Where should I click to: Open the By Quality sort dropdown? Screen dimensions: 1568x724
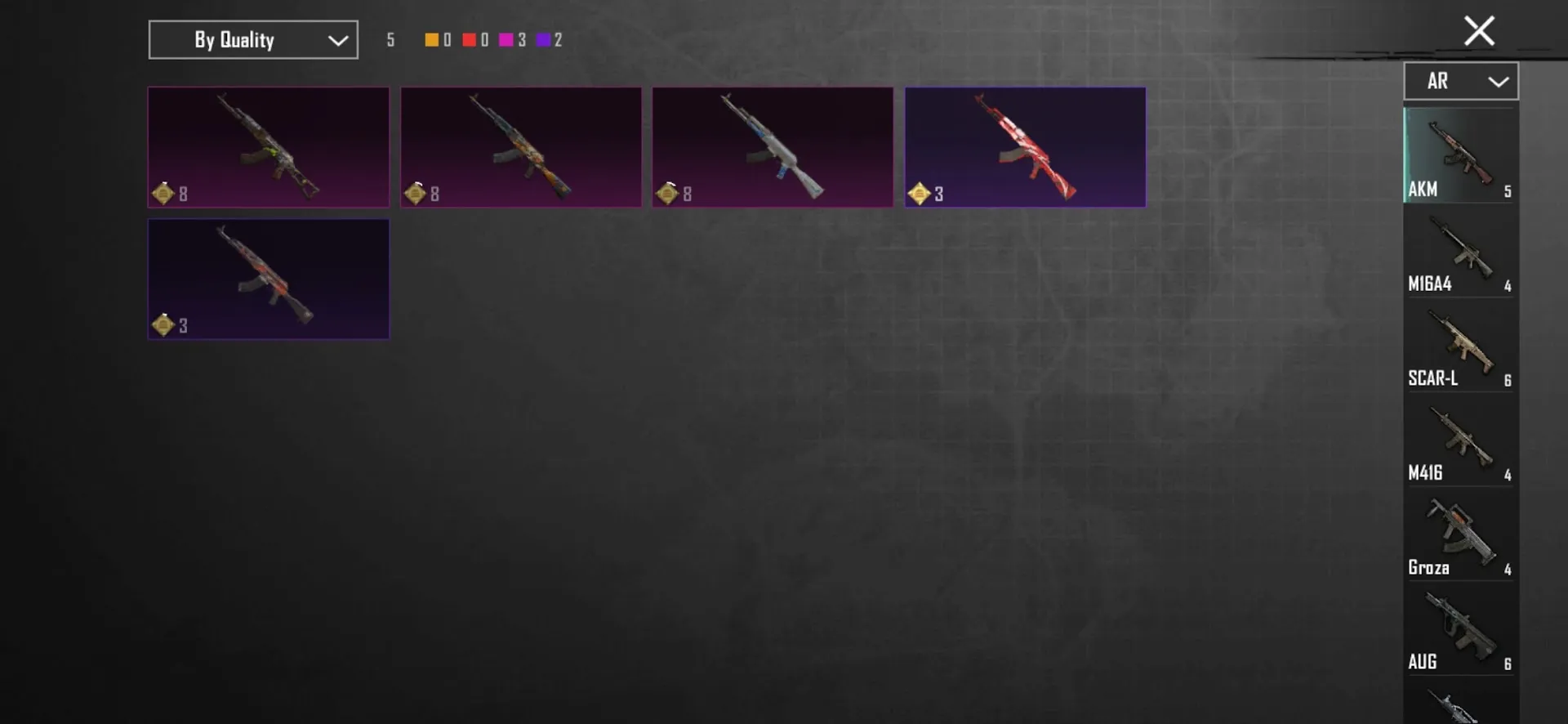pyautogui.click(x=252, y=39)
